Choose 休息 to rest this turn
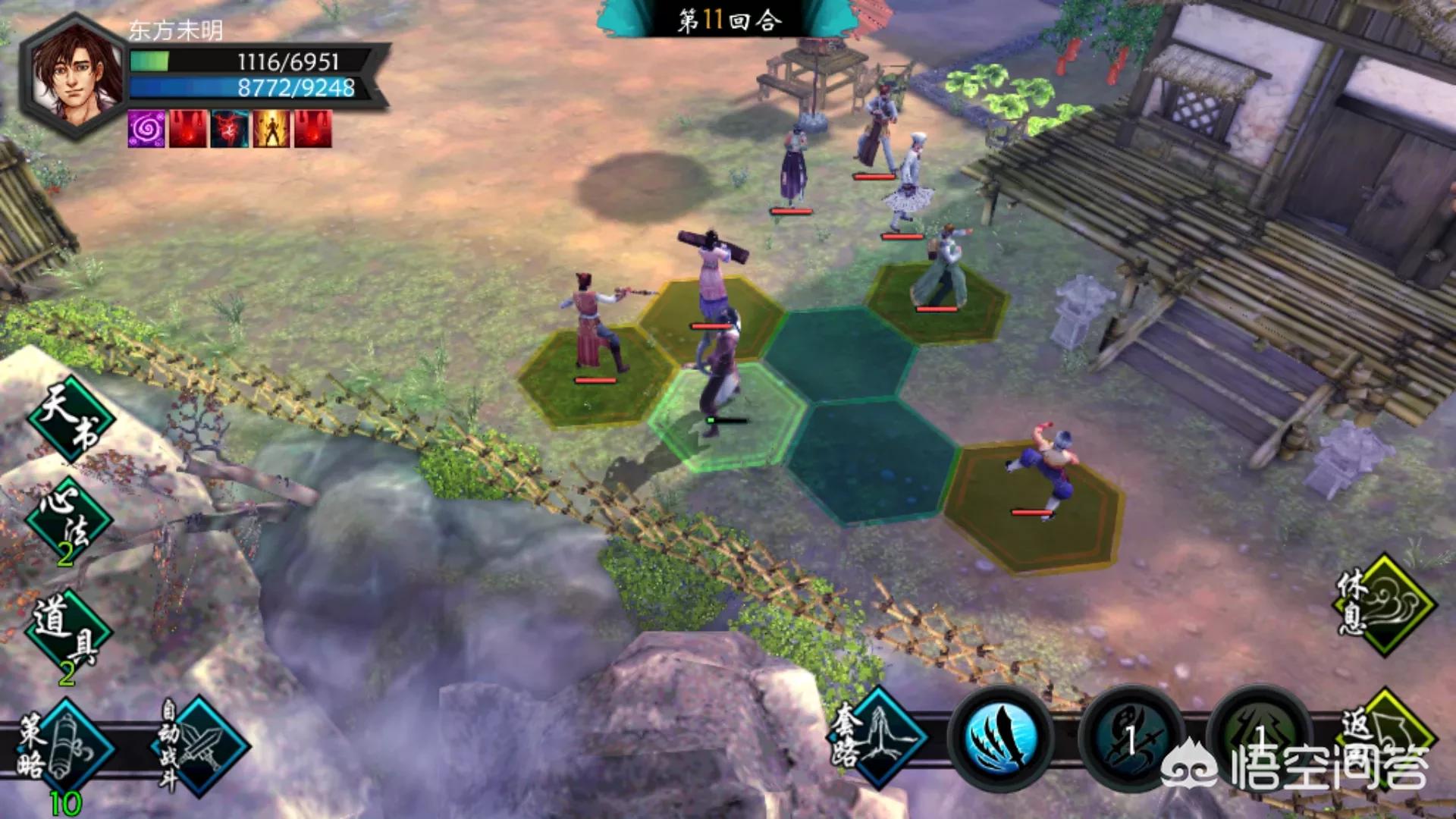This screenshot has width=1456, height=819. (1385, 604)
